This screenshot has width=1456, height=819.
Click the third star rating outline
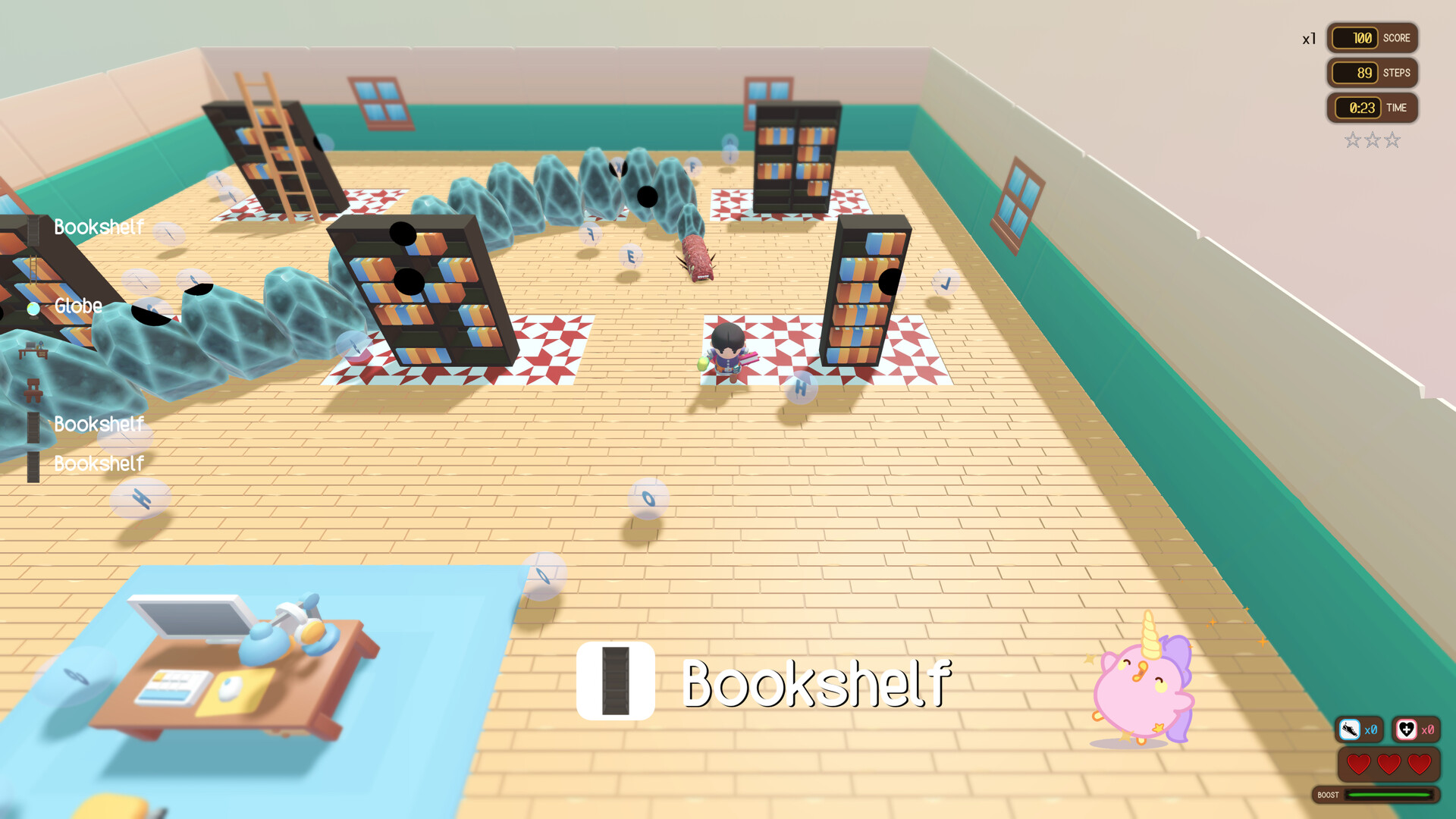[x=1392, y=140]
